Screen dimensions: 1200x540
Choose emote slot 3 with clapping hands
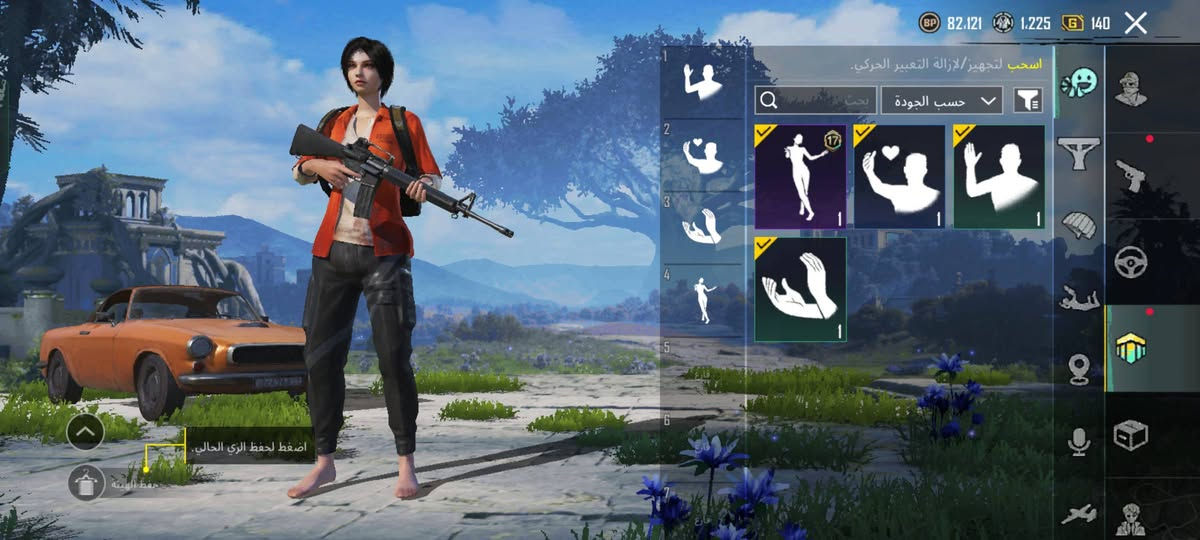[702, 227]
